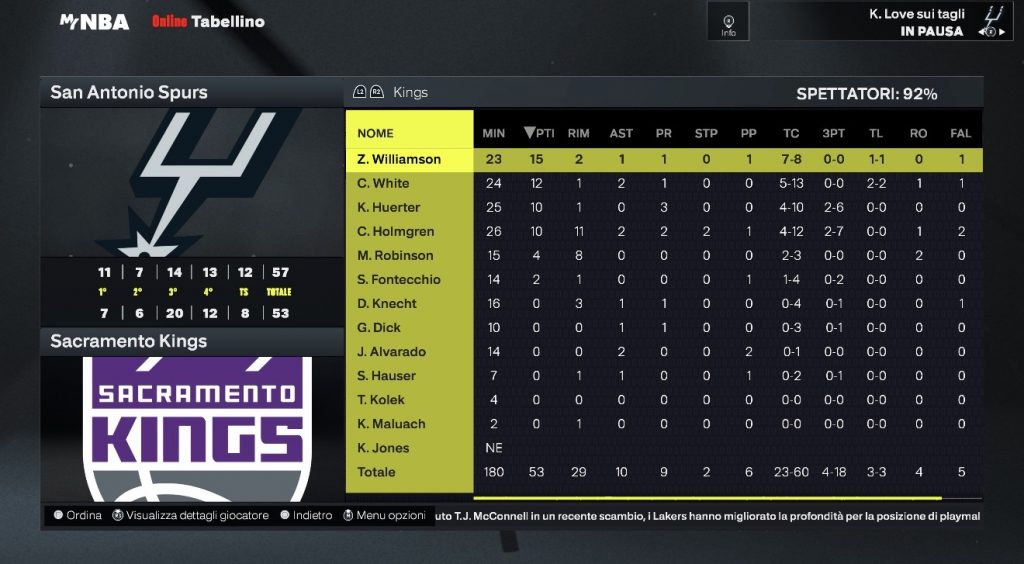Choose S. Hauser in the box score
Image resolution: width=1024 pixels, height=564 pixels.
(x=387, y=375)
